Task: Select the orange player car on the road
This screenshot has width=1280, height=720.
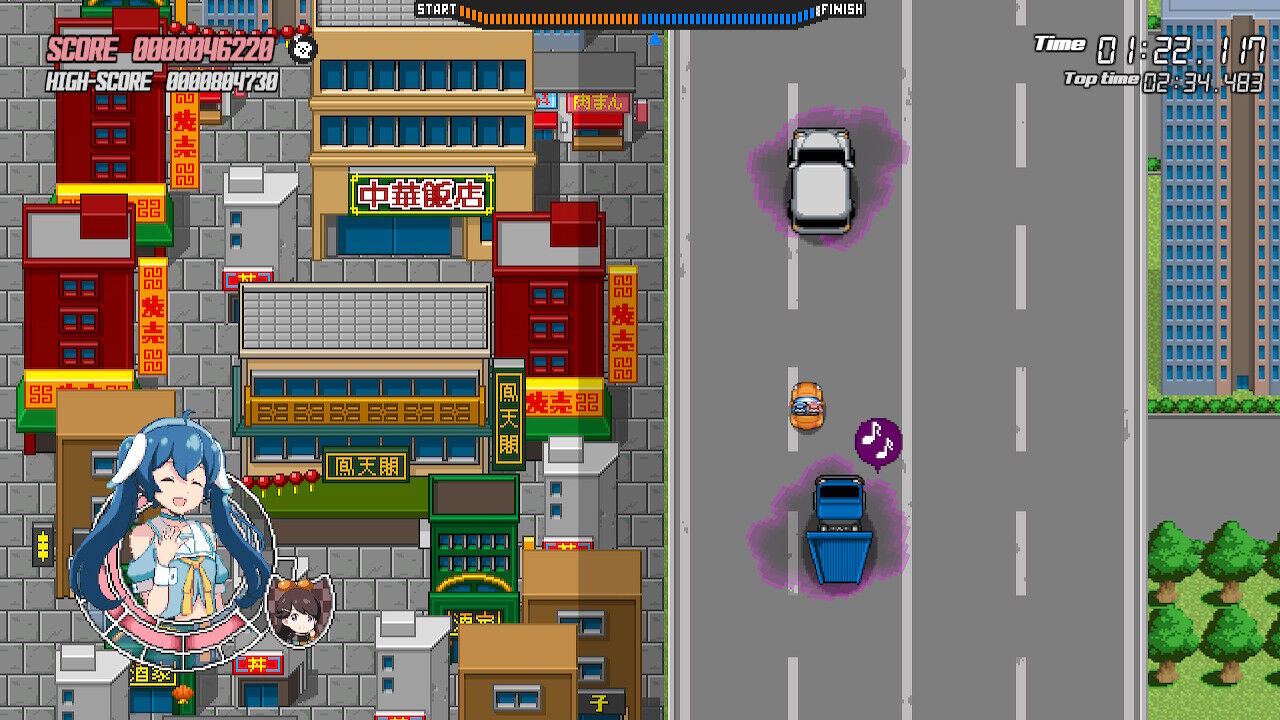Action: click(x=806, y=404)
